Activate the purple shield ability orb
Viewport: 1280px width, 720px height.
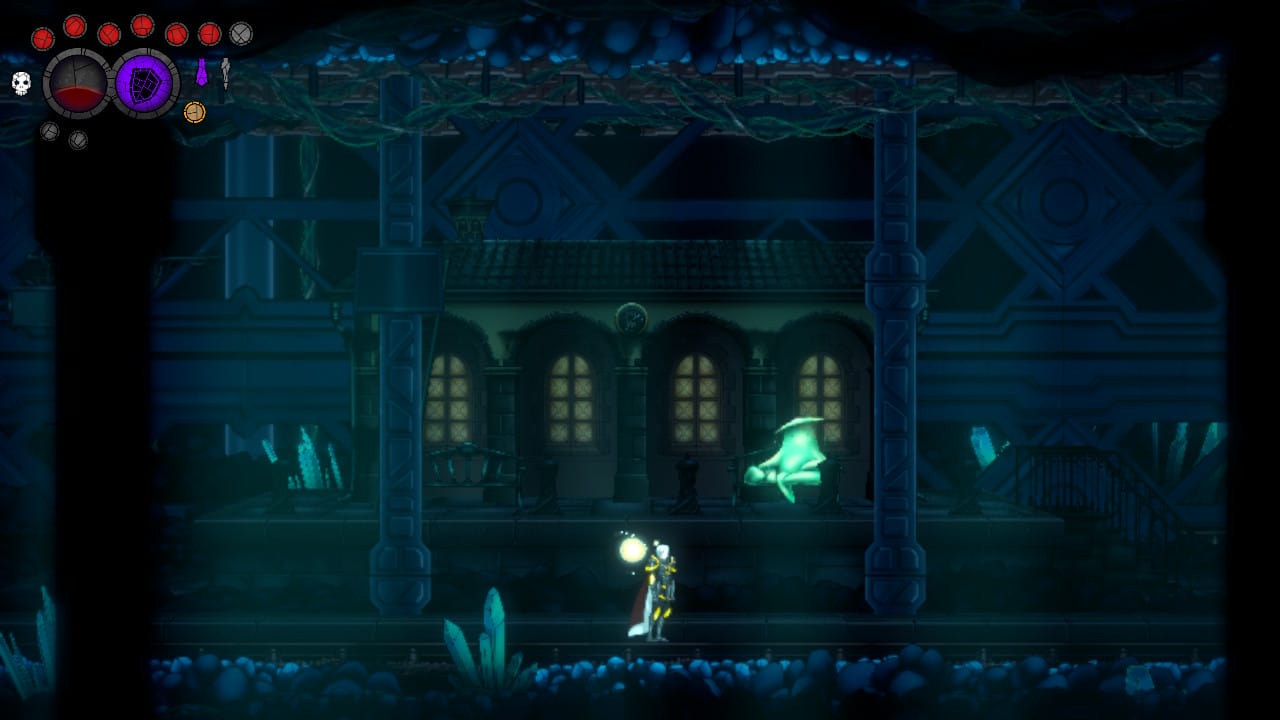[145, 84]
